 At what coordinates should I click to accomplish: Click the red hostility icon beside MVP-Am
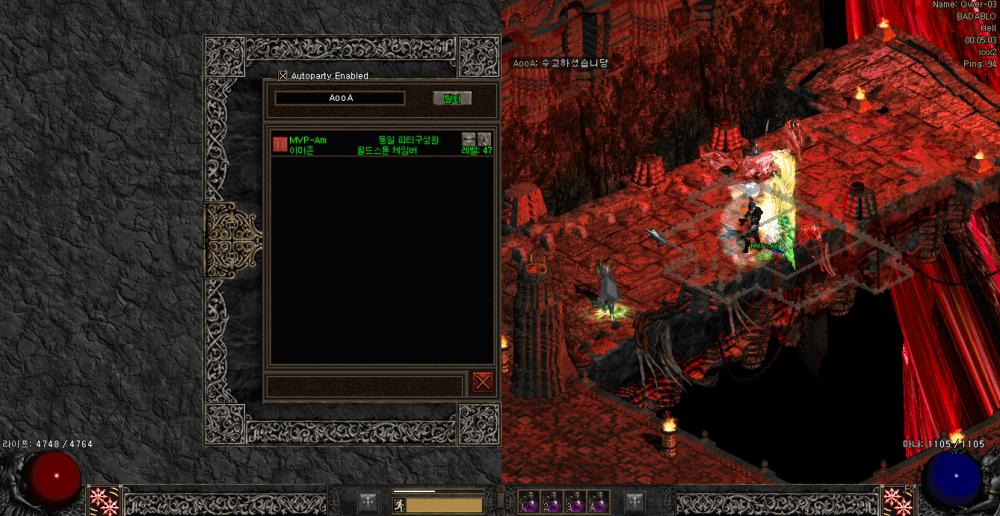click(x=280, y=144)
